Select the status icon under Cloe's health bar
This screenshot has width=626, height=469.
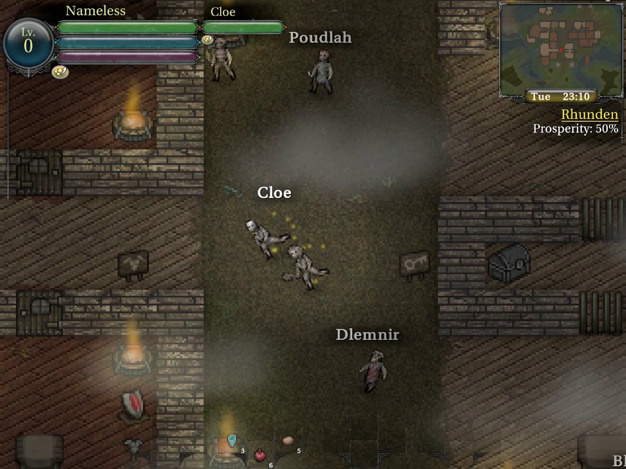click(207, 41)
